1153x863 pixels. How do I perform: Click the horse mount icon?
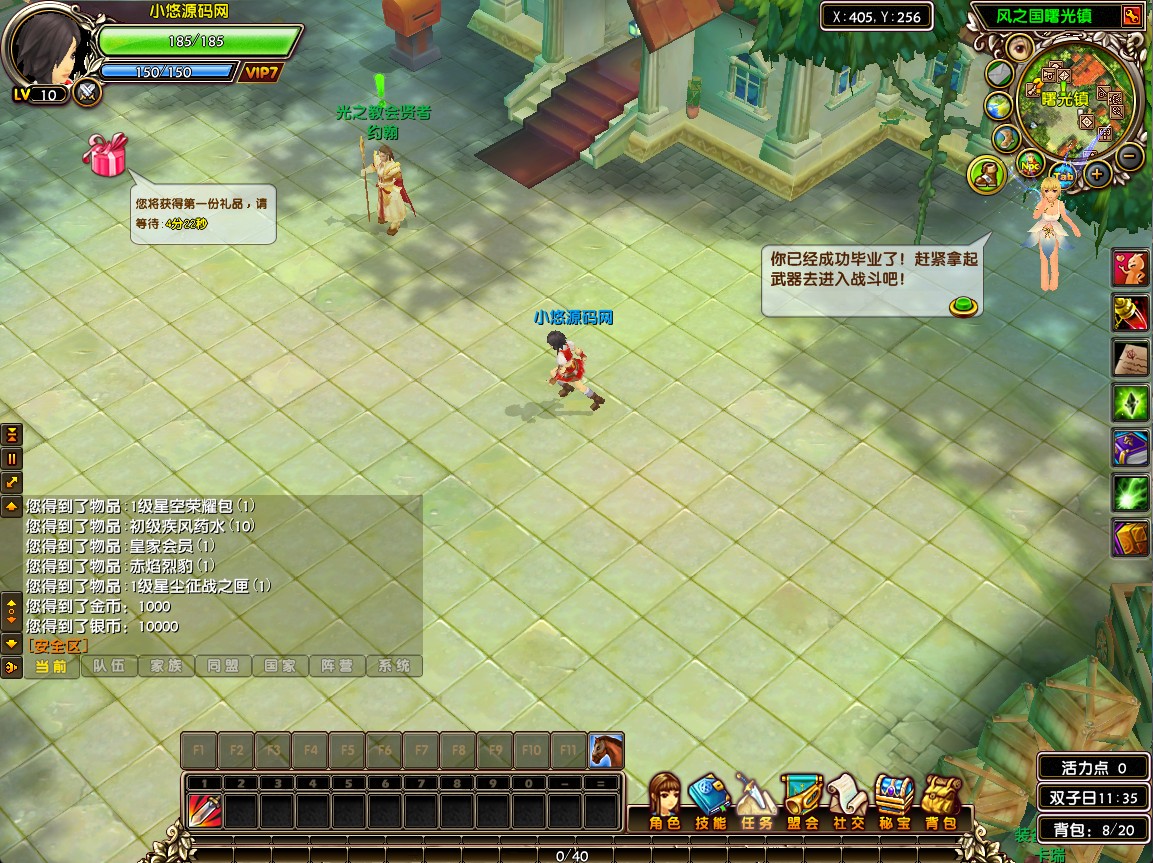click(x=606, y=749)
